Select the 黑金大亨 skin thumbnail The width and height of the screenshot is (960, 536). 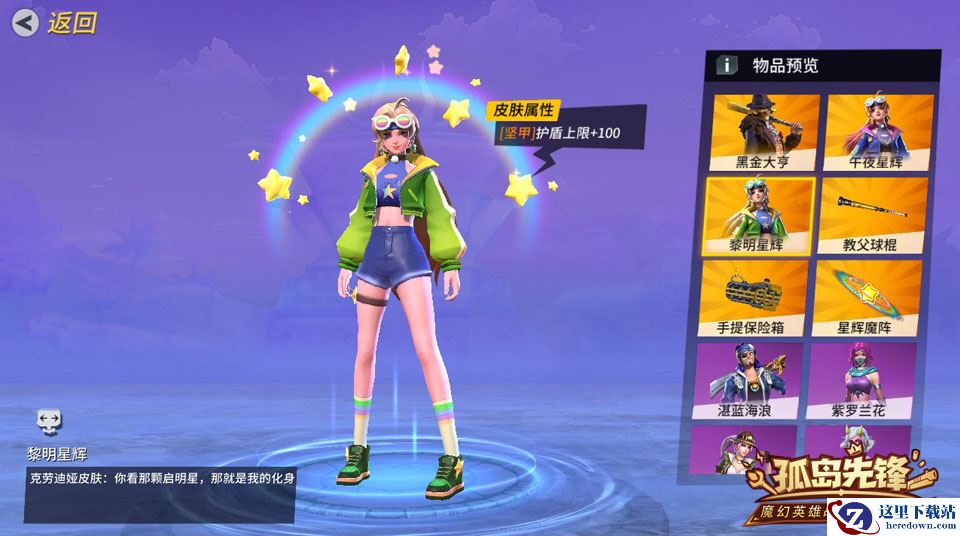tap(763, 131)
